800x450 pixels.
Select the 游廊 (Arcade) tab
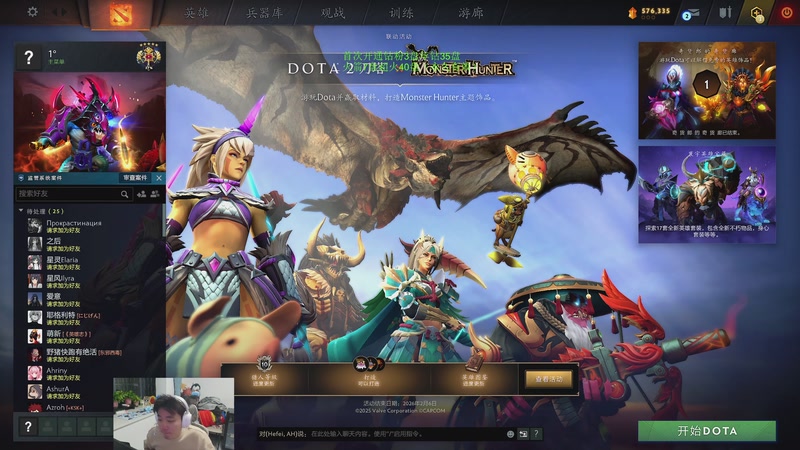point(470,13)
